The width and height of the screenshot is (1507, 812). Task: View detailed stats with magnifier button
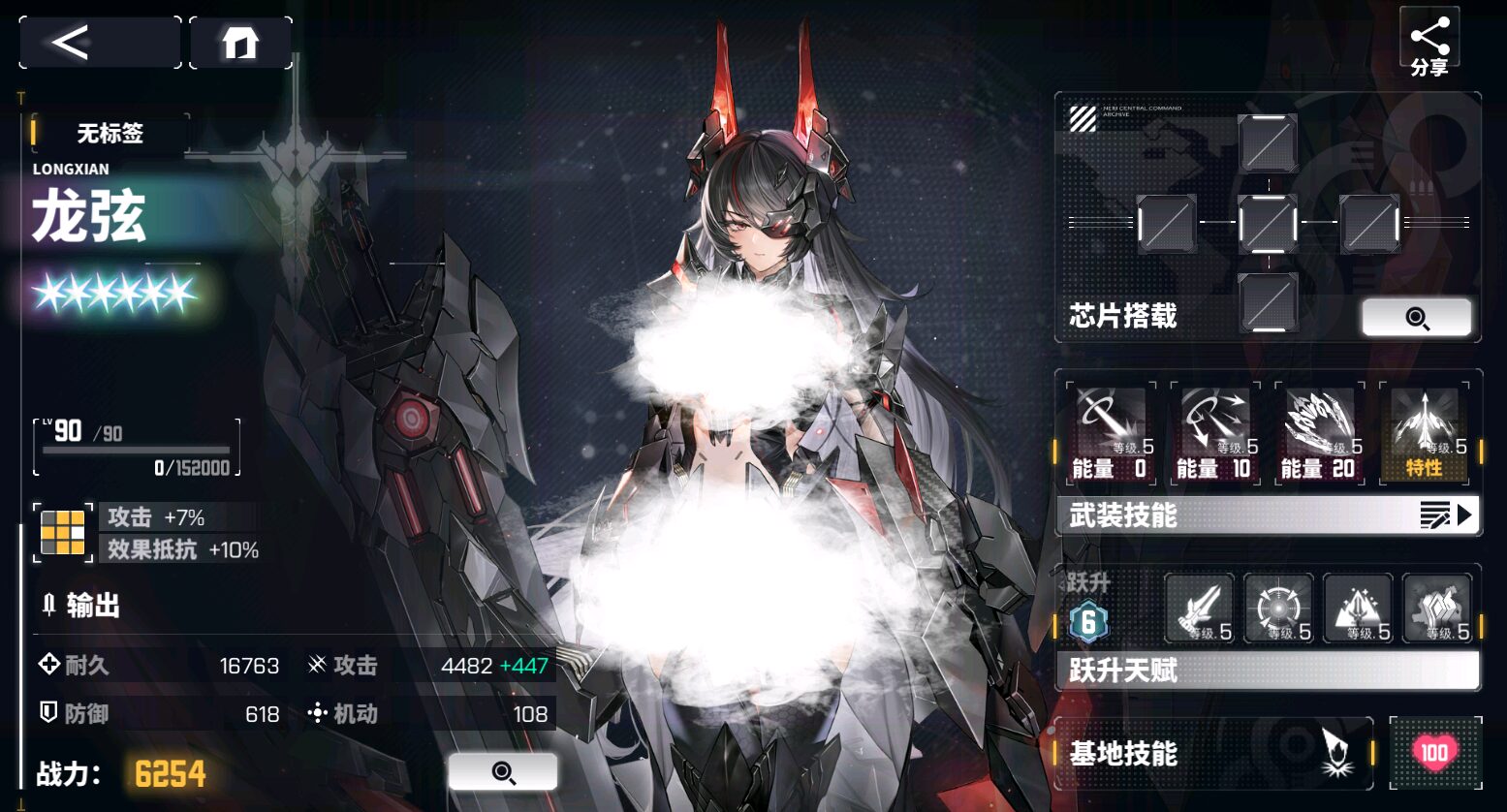502,772
